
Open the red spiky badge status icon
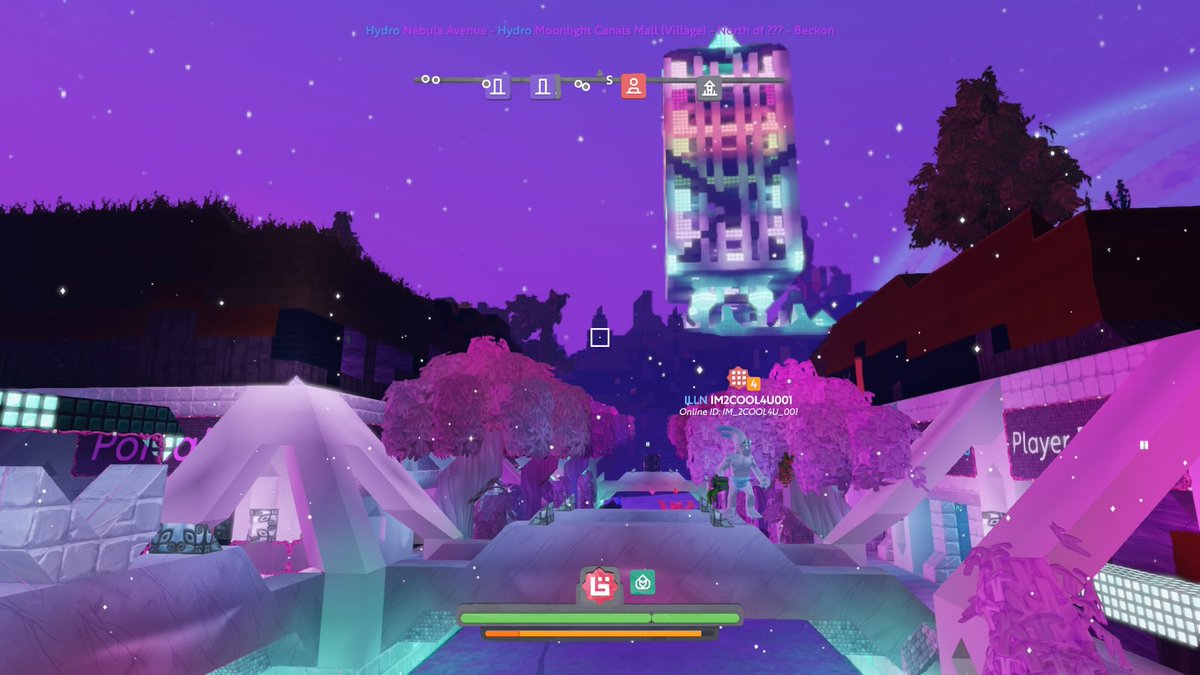tap(600, 583)
